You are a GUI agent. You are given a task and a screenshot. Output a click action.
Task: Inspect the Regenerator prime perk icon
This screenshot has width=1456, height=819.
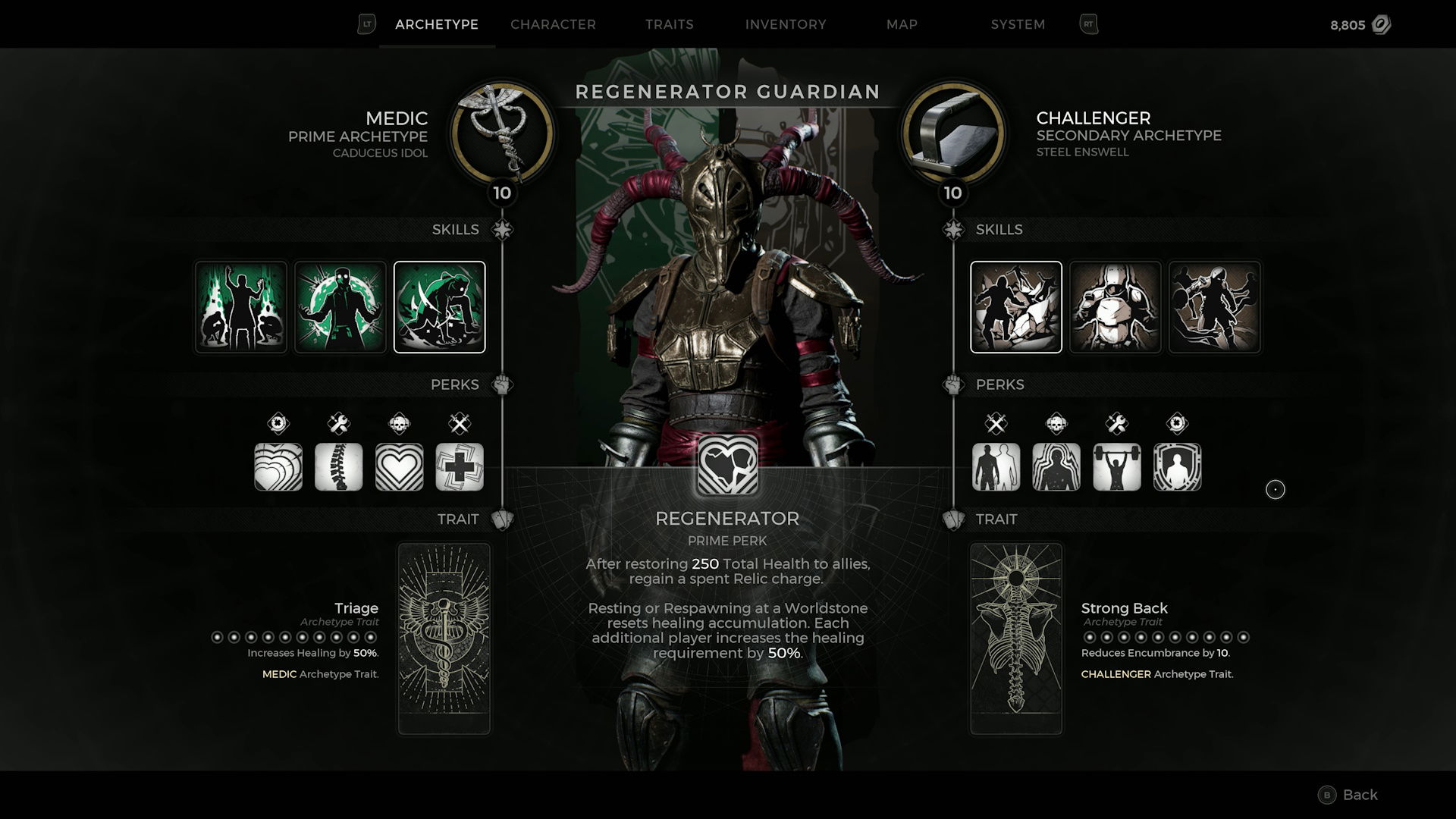pos(727,466)
